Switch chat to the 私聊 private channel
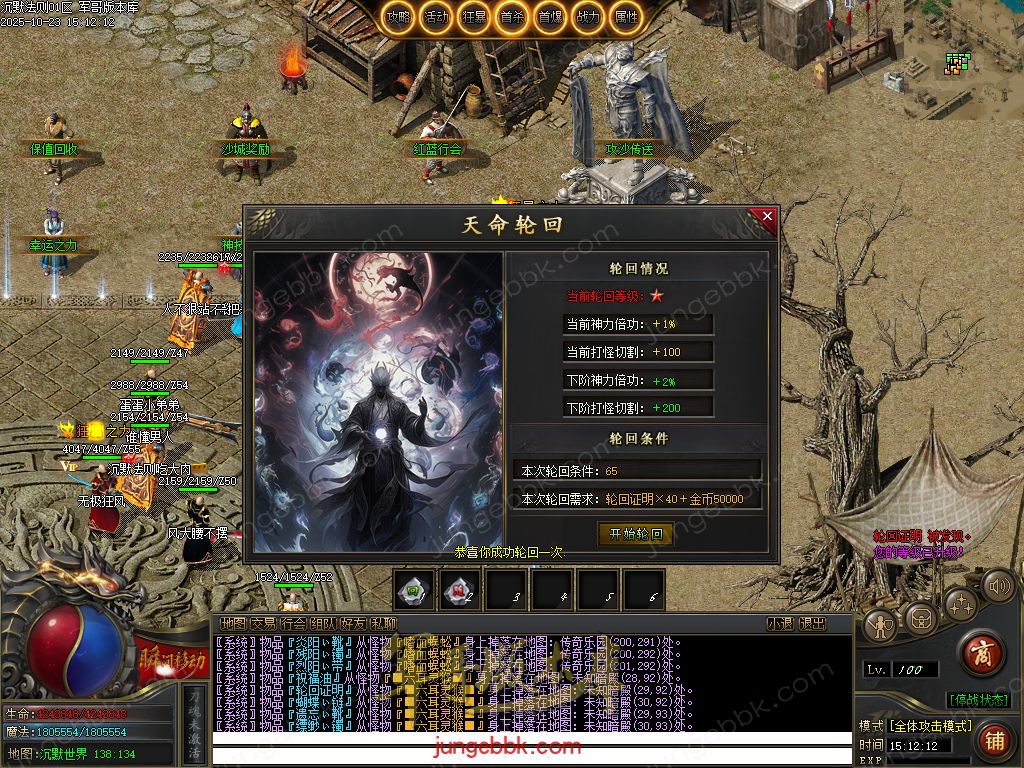This screenshot has height=768, width=1024. click(x=383, y=624)
